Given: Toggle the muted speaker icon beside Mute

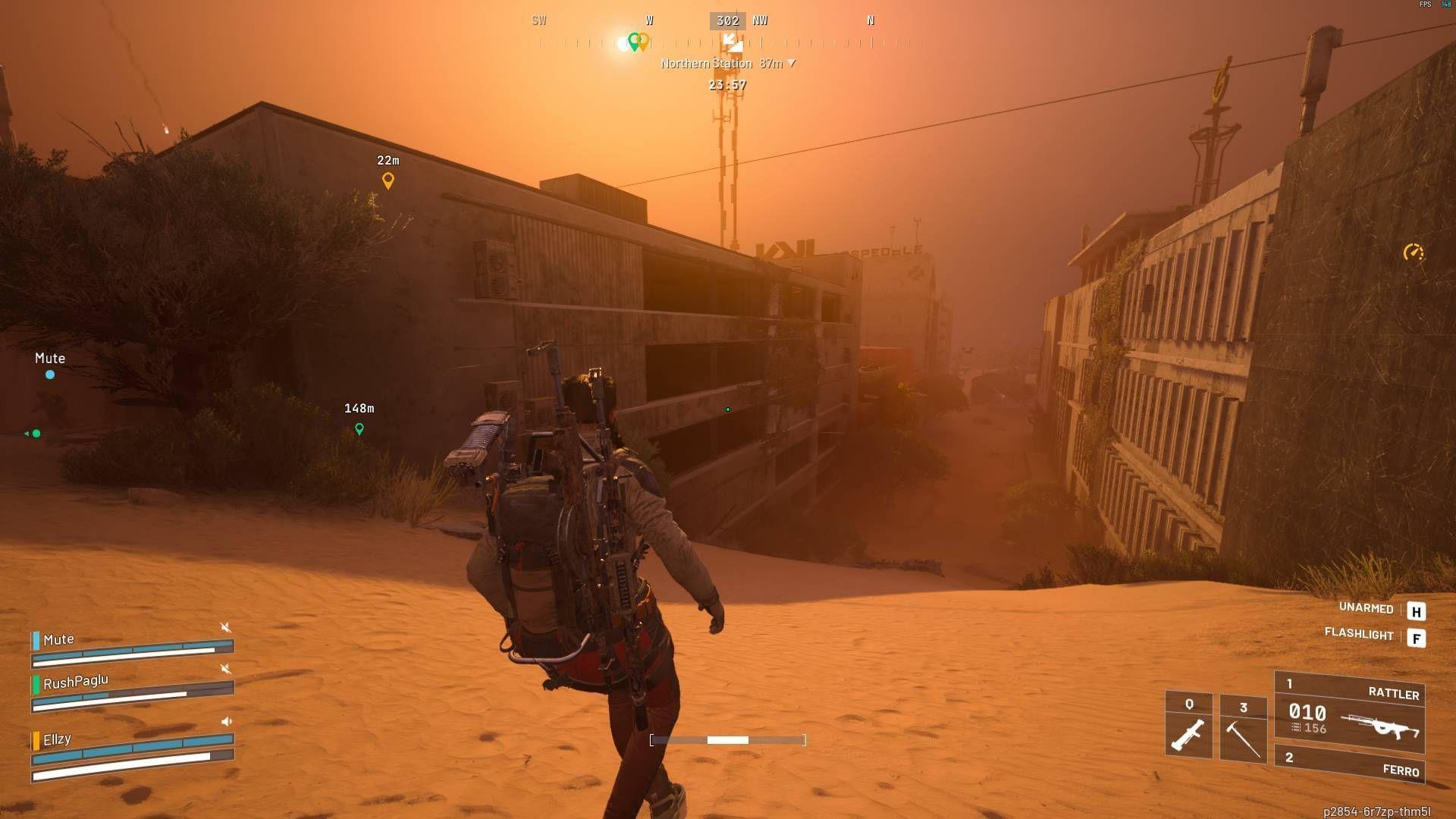Looking at the screenshot, I should coord(225,627).
